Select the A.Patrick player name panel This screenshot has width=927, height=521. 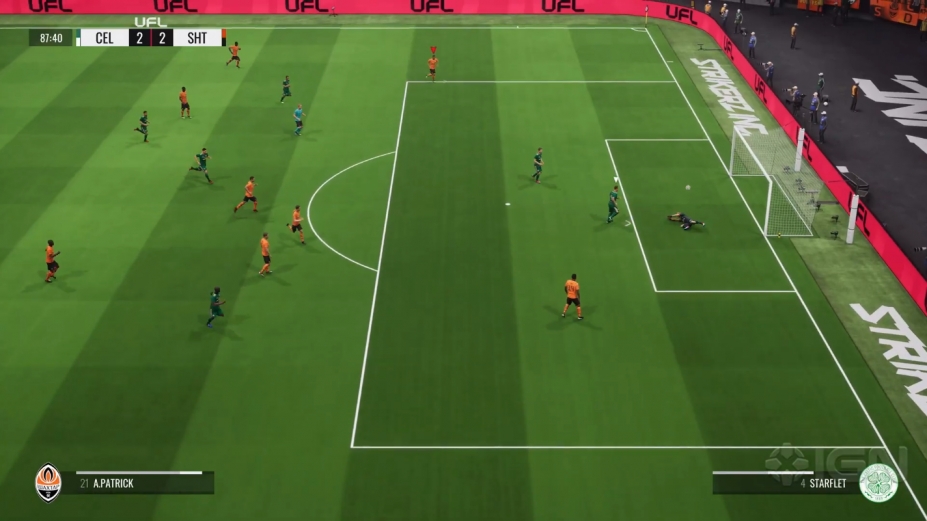139,484
